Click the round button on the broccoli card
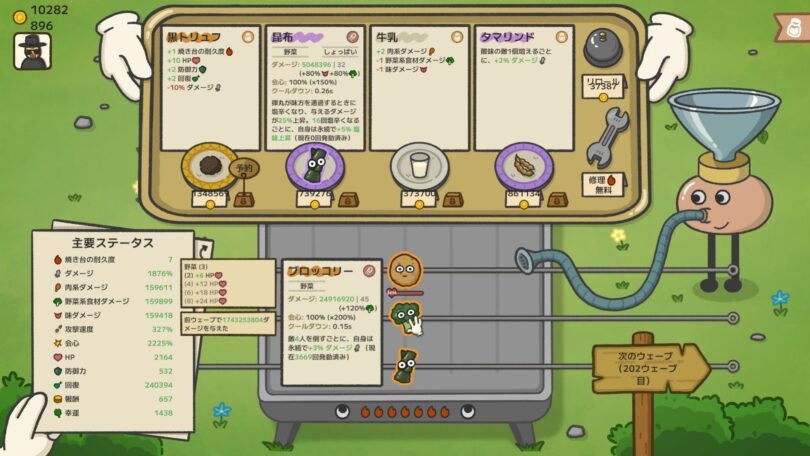This screenshot has height=456, width=810. pyautogui.click(x=369, y=270)
